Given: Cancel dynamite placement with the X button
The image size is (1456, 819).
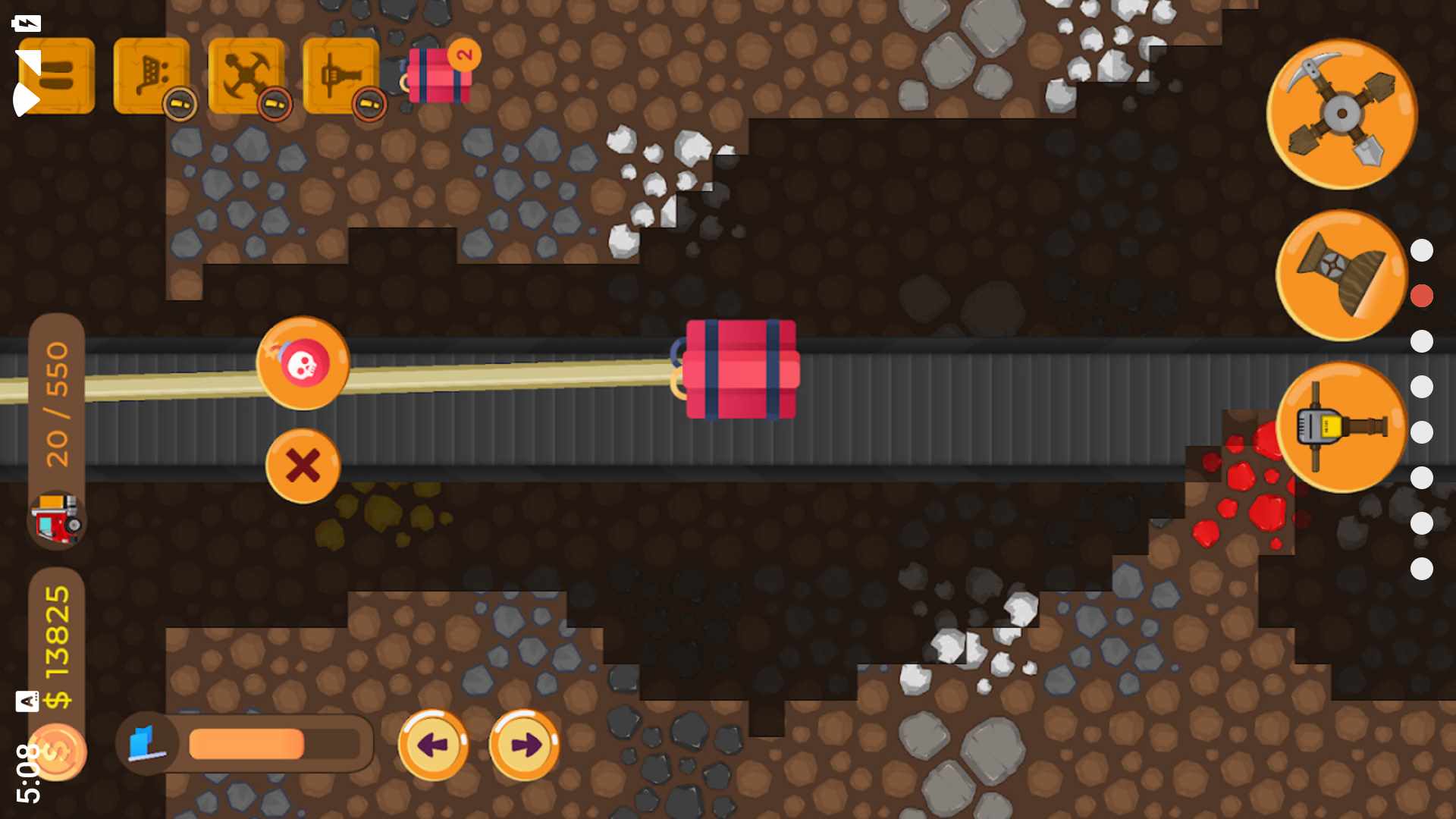Looking at the screenshot, I should tap(303, 466).
